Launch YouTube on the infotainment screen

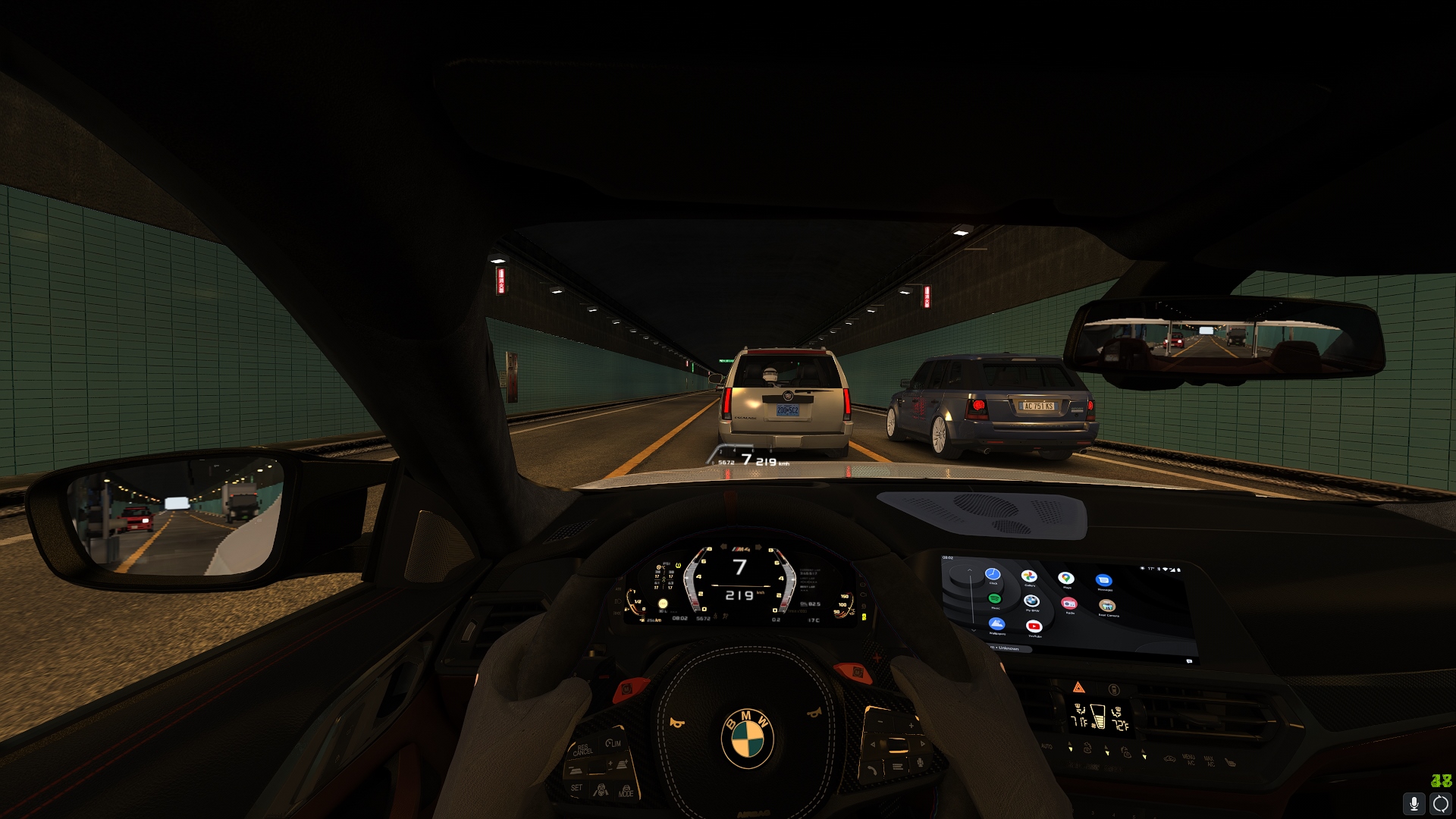pyautogui.click(x=1034, y=626)
